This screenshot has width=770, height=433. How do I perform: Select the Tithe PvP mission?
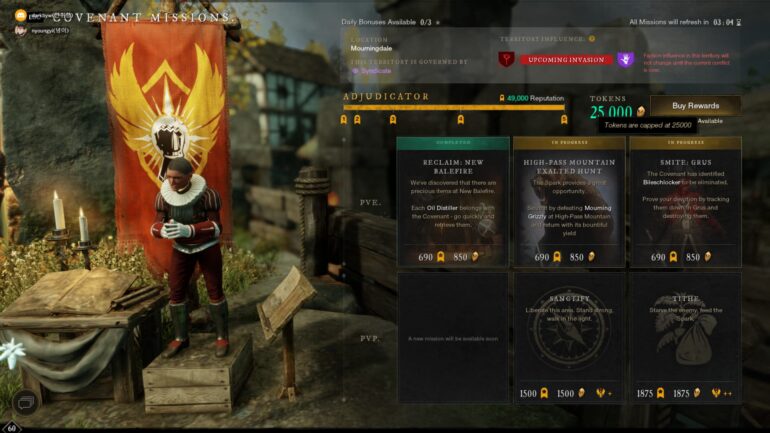[685, 338]
